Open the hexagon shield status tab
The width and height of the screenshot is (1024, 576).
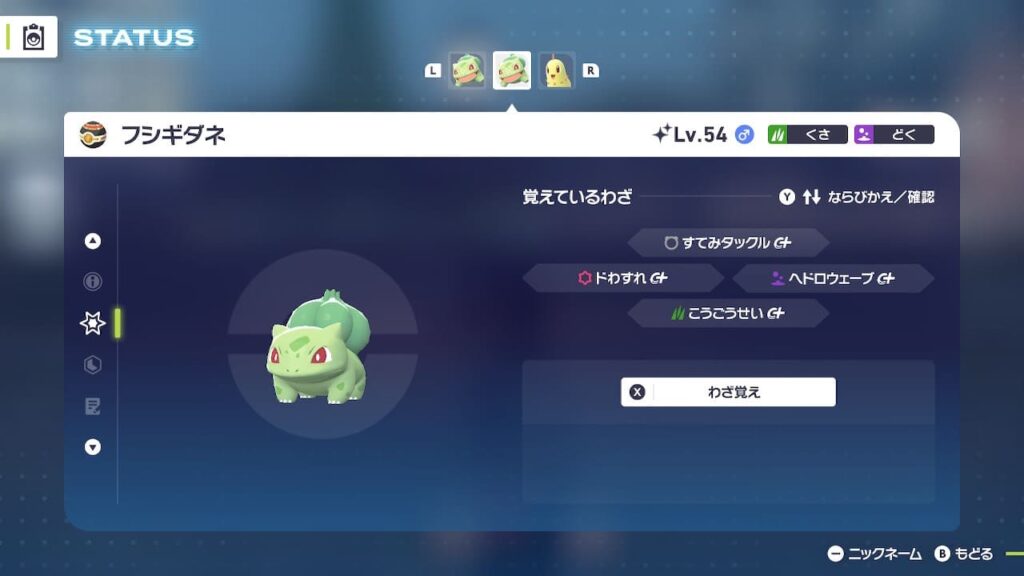coord(93,365)
